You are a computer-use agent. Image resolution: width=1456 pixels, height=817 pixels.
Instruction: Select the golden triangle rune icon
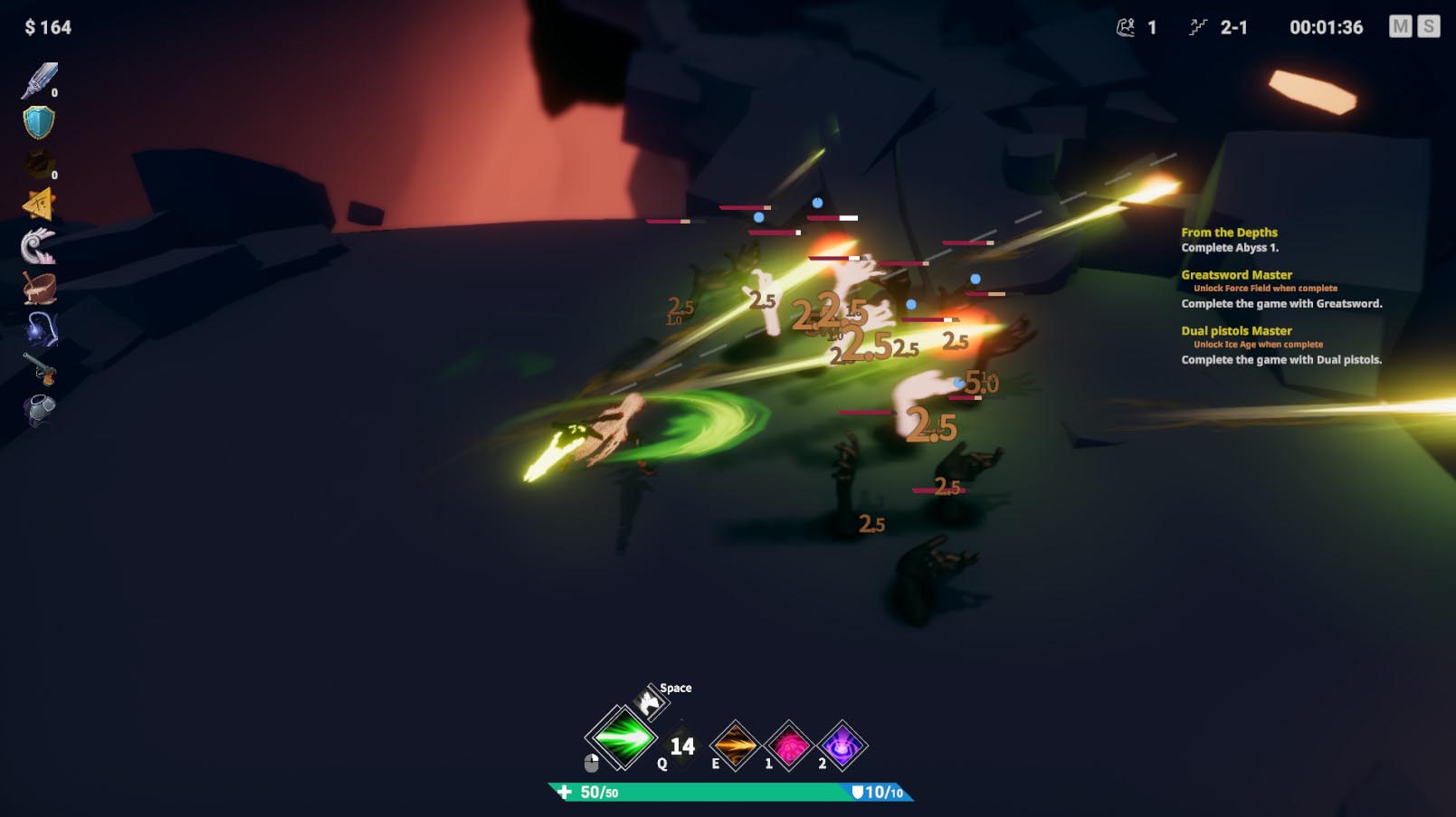click(x=39, y=204)
